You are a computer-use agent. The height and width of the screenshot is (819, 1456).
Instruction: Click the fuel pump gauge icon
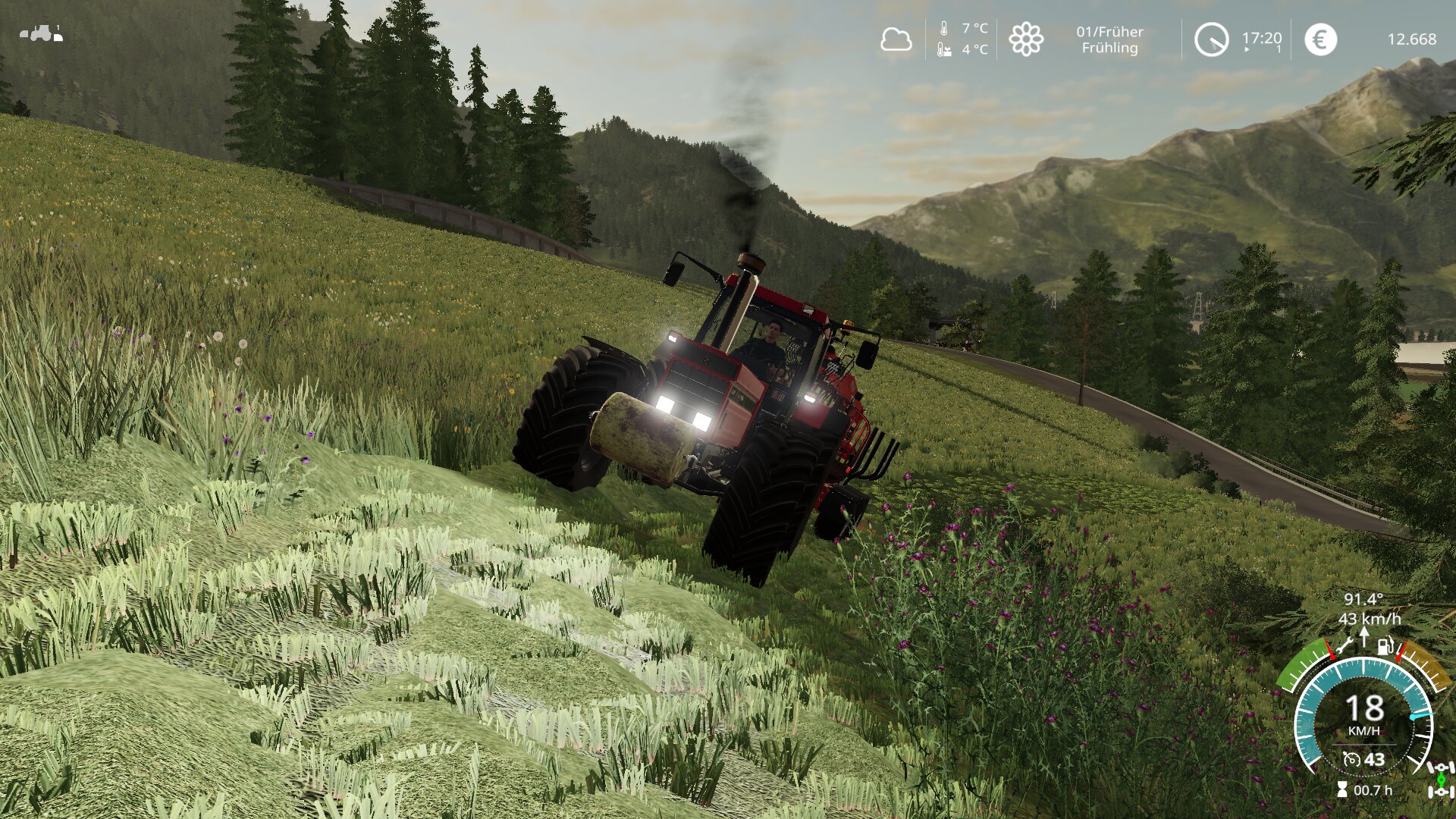click(x=1385, y=647)
